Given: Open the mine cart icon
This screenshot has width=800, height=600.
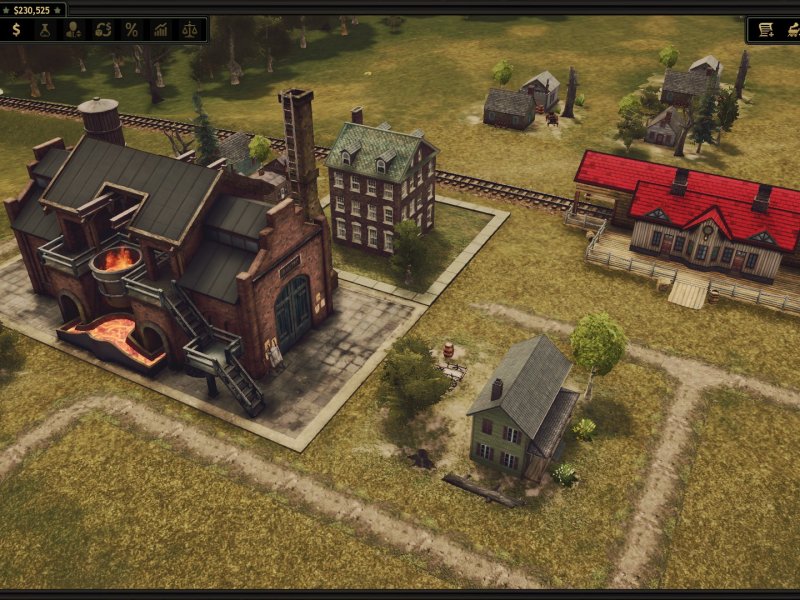Looking at the screenshot, I should click(x=792, y=30).
